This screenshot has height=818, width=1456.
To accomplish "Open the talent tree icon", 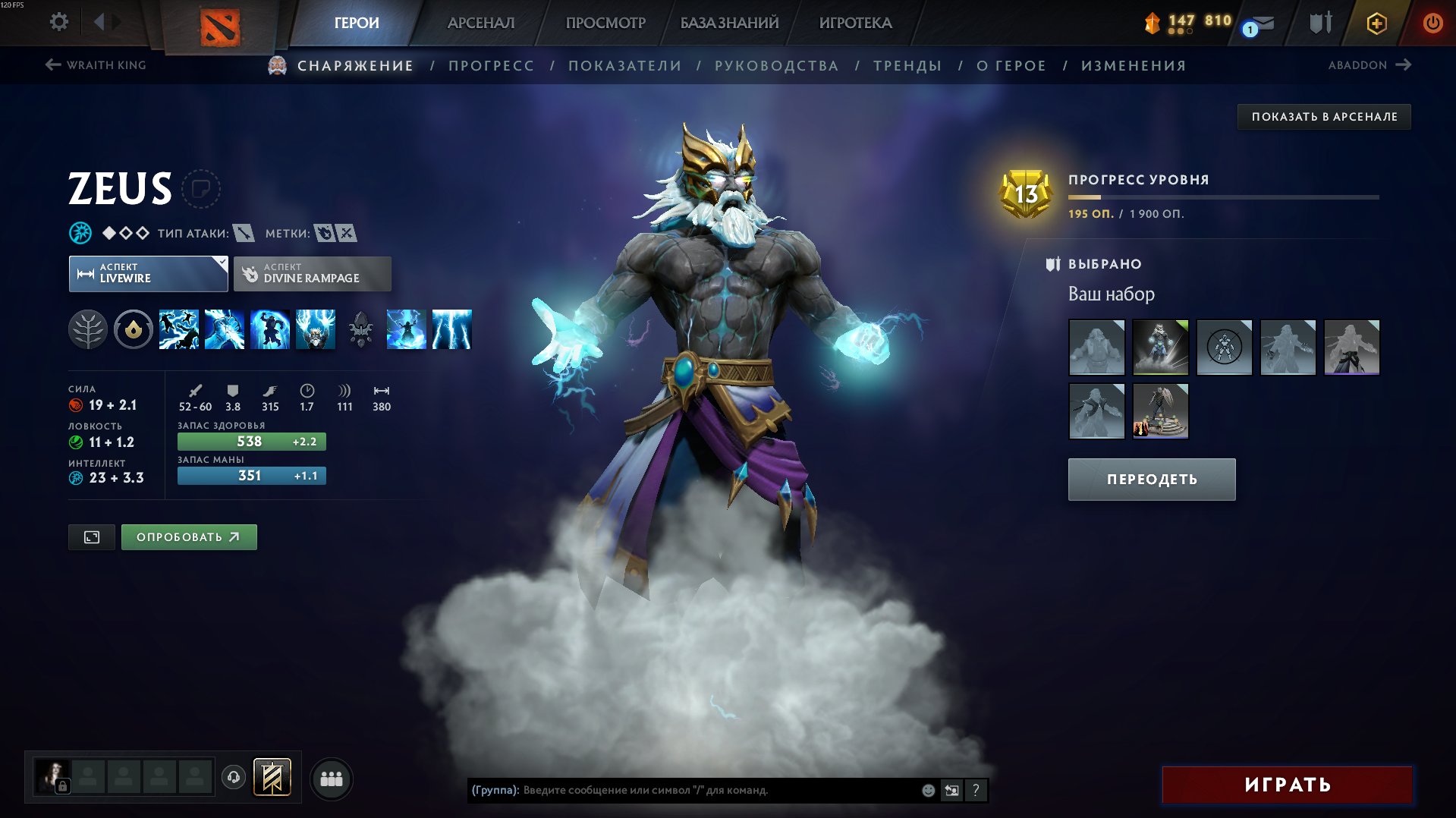I will coord(89,329).
